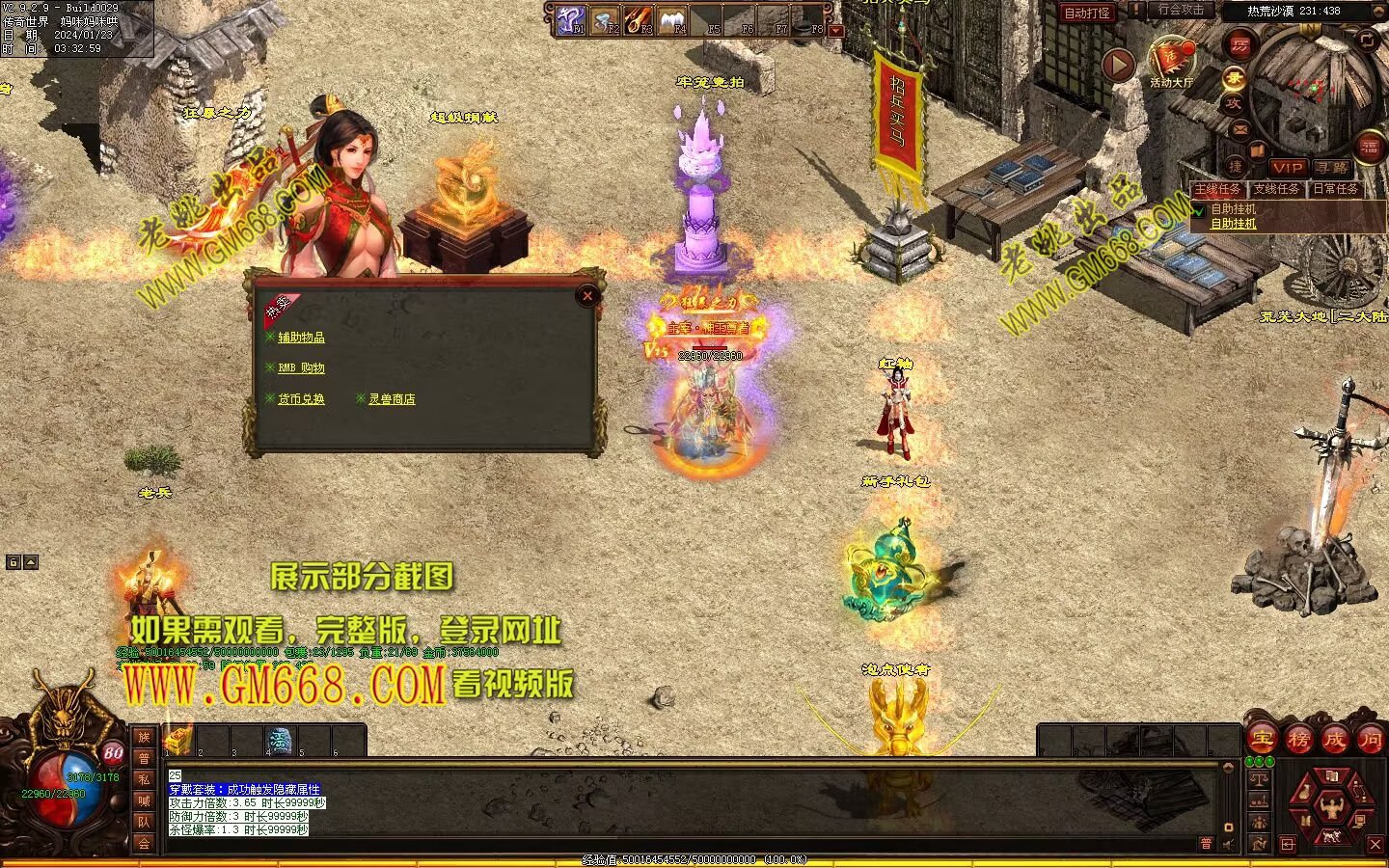This screenshot has height=868, width=1389.
Task: Open the VIP panel button
Action: pyautogui.click(x=1287, y=168)
